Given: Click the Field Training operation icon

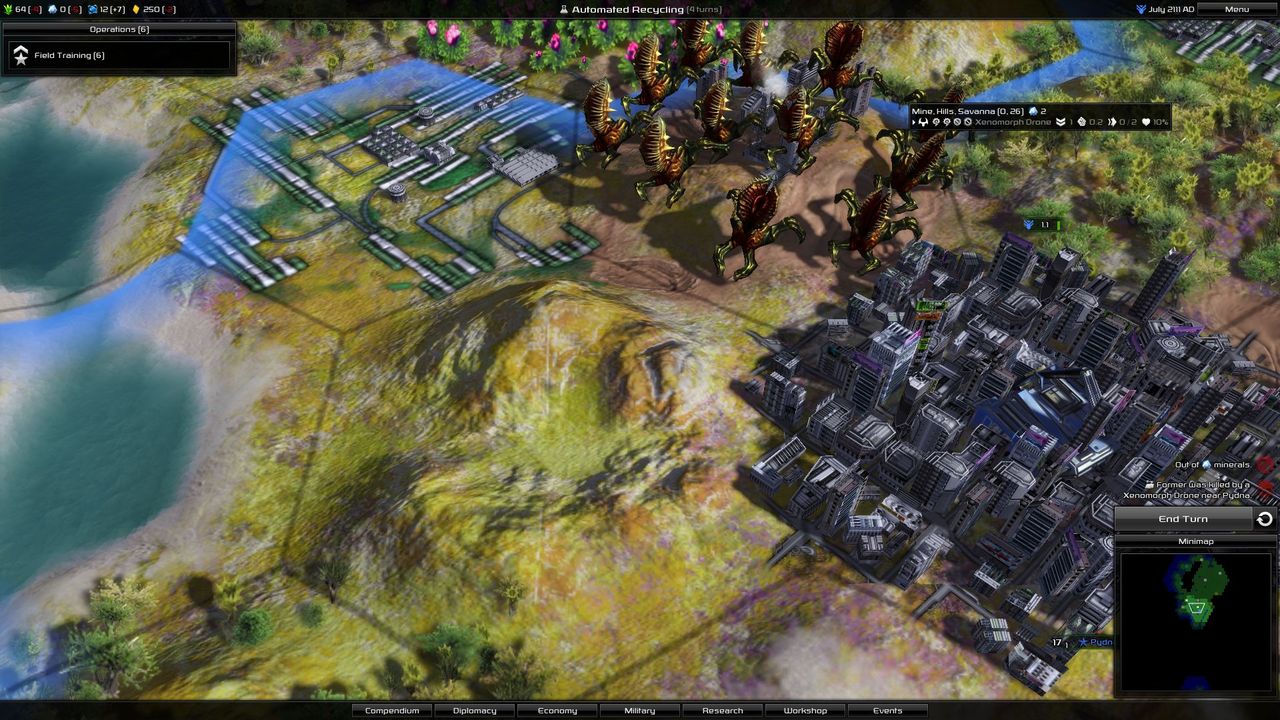Looking at the screenshot, I should pyautogui.click(x=21, y=55).
